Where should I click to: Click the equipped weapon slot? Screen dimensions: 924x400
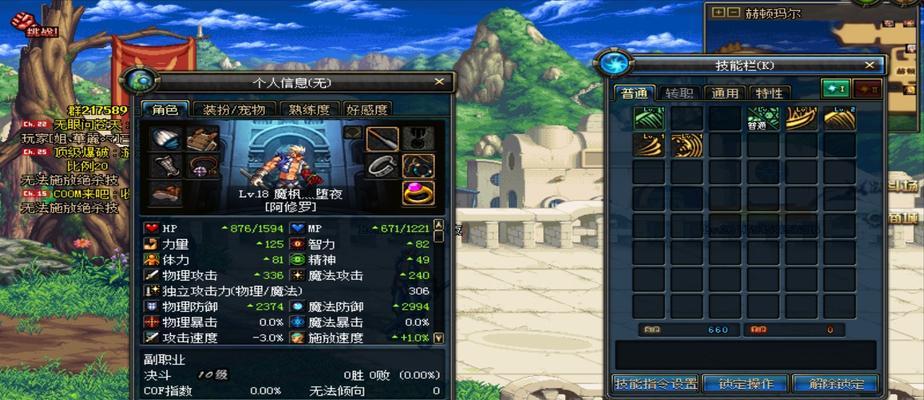click(x=381, y=139)
